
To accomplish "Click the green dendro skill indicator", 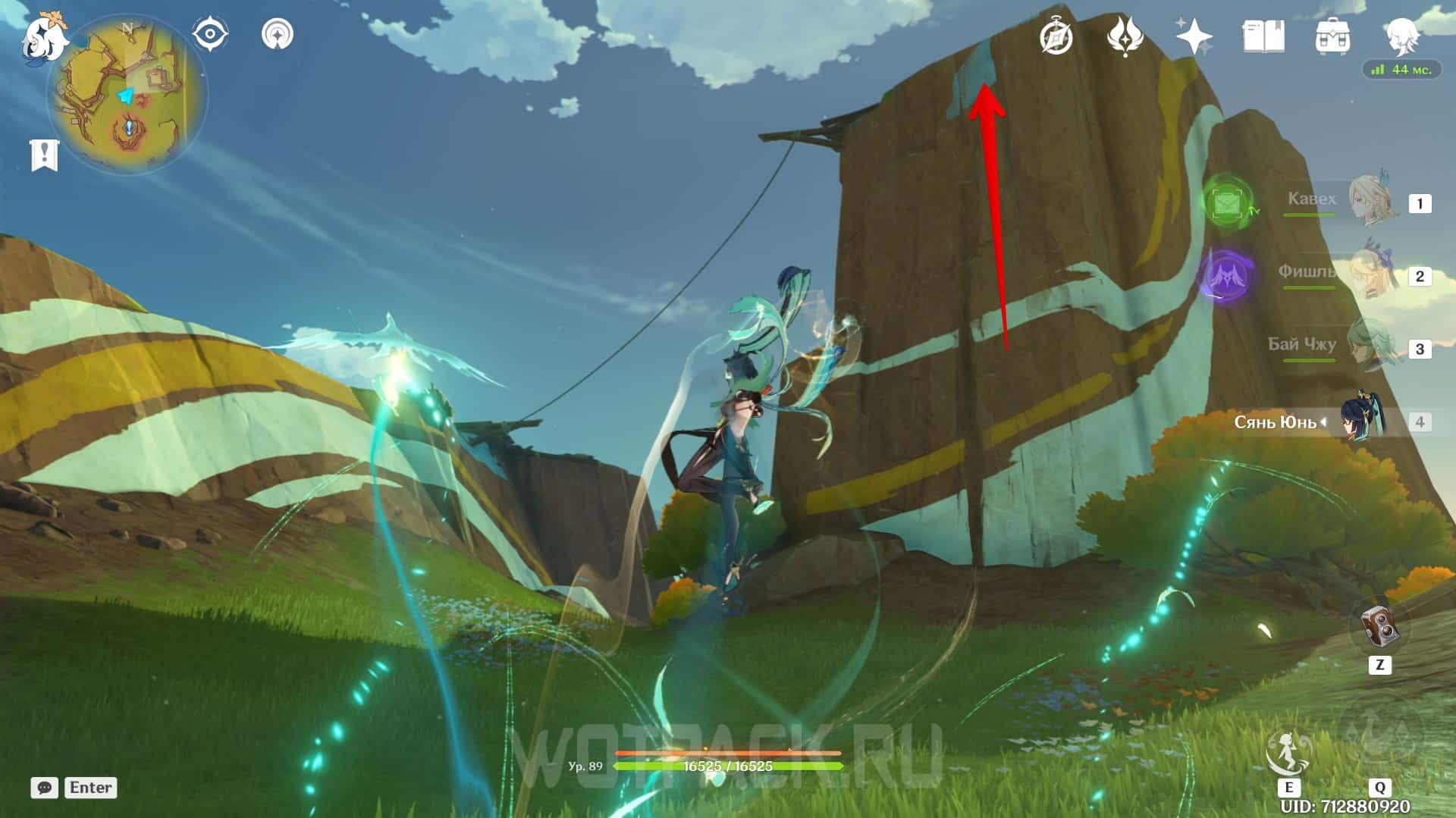I will click(1225, 202).
